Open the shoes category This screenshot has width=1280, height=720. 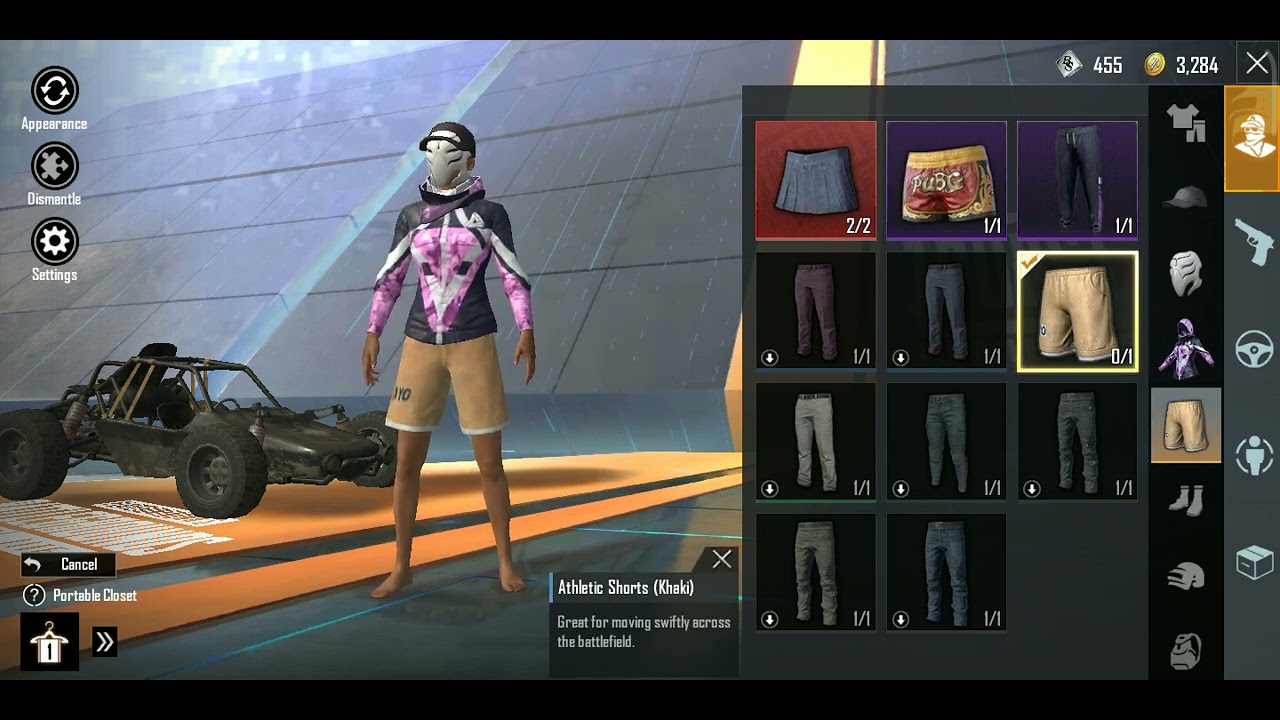[1186, 499]
